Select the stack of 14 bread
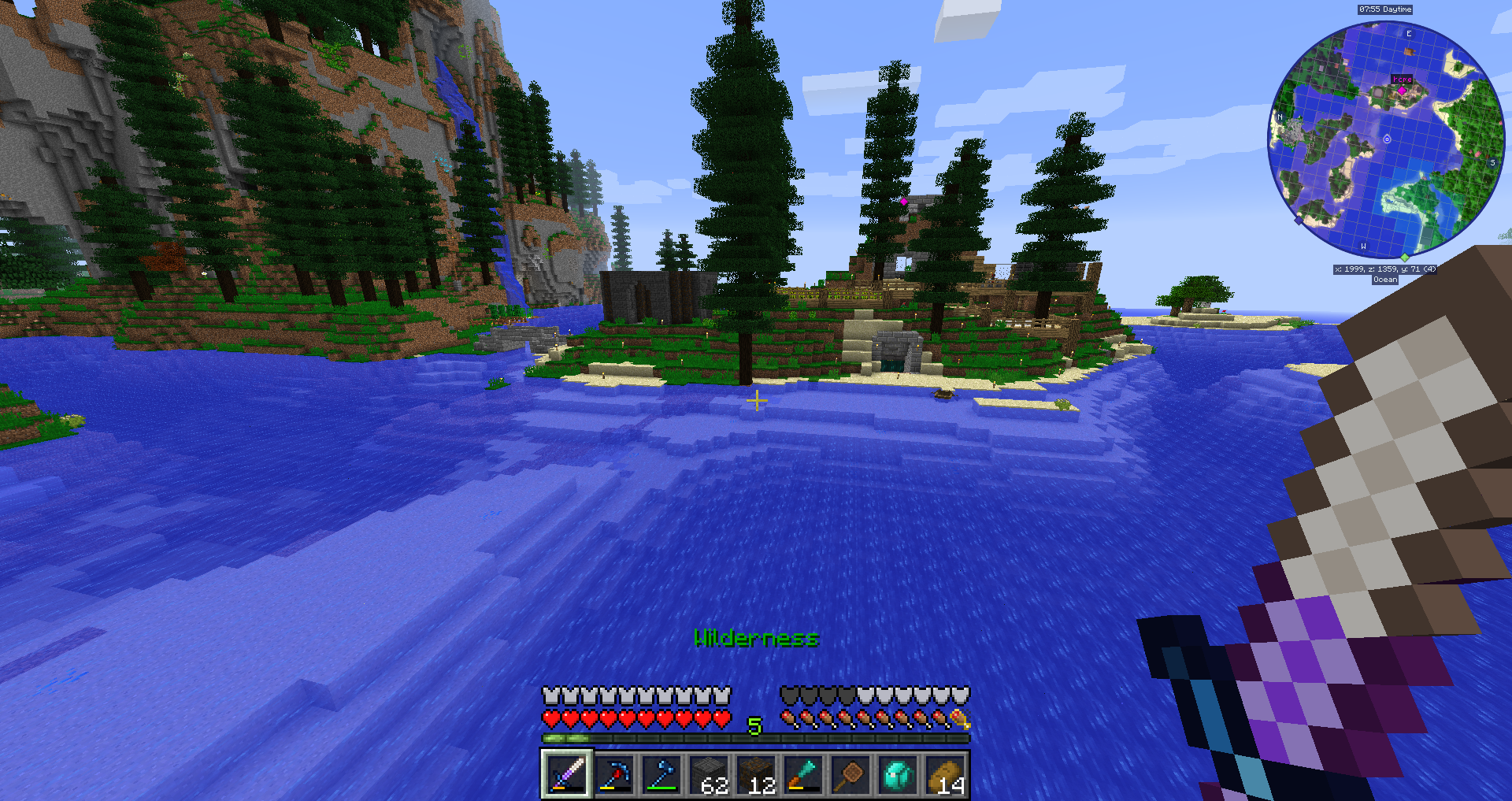 click(x=944, y=774)
